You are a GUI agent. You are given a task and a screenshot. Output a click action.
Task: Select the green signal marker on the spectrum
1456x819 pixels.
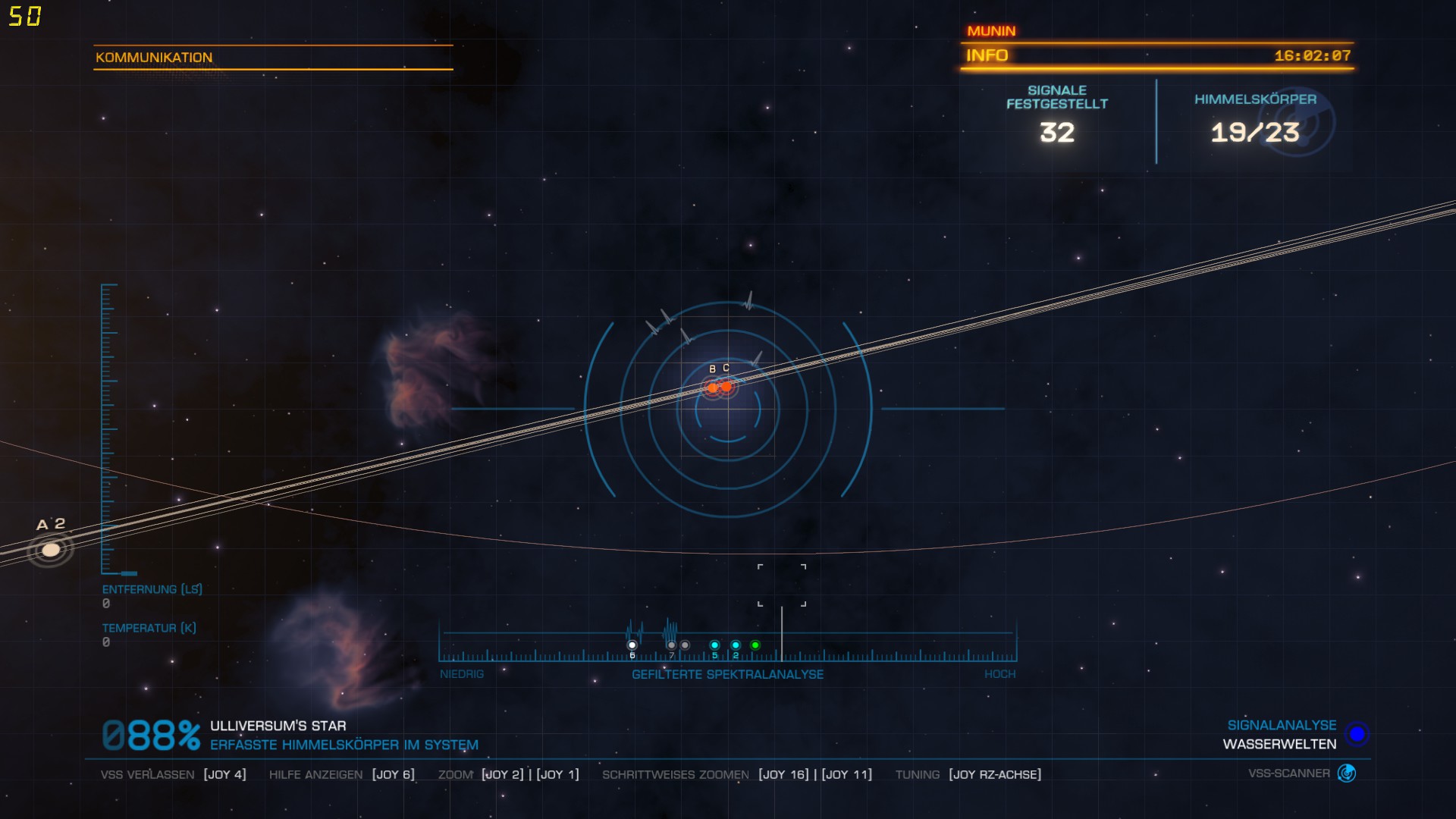[x=755, y=645]
